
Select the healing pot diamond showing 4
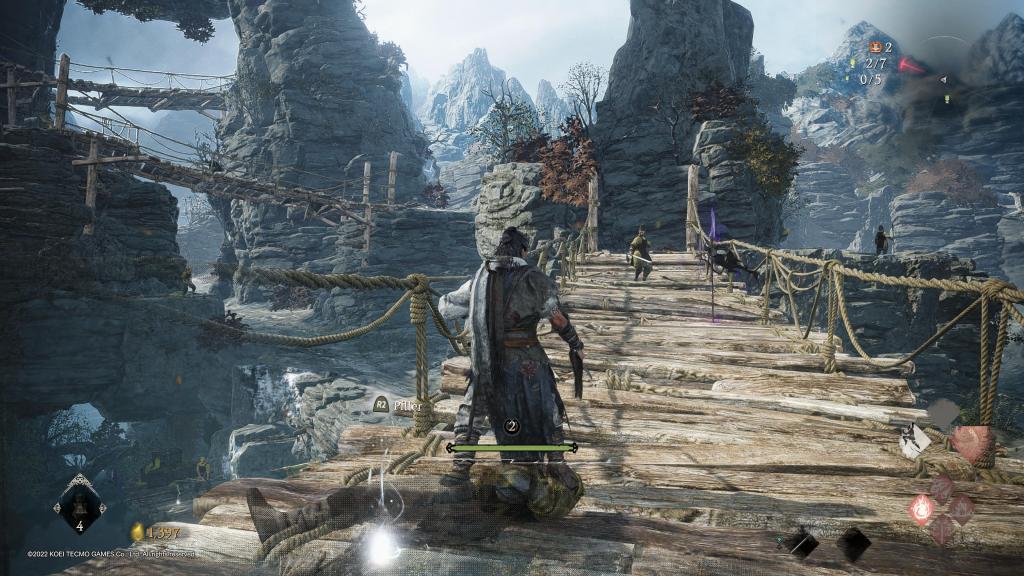(80, 503)
